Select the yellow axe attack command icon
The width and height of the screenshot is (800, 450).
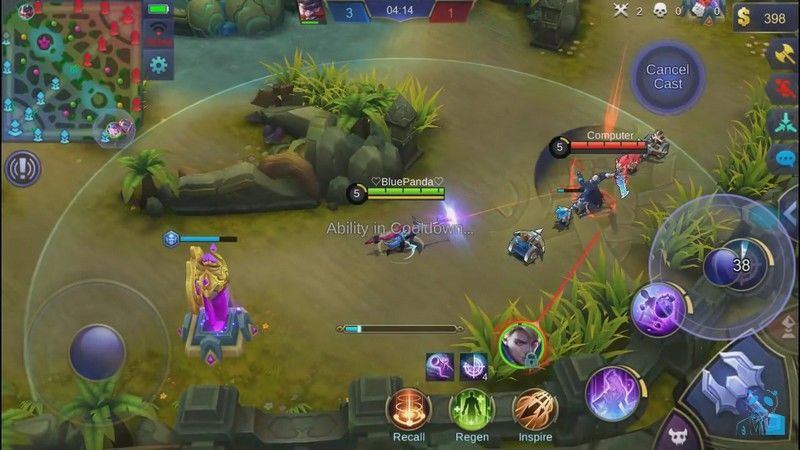(x=783, y=55)
